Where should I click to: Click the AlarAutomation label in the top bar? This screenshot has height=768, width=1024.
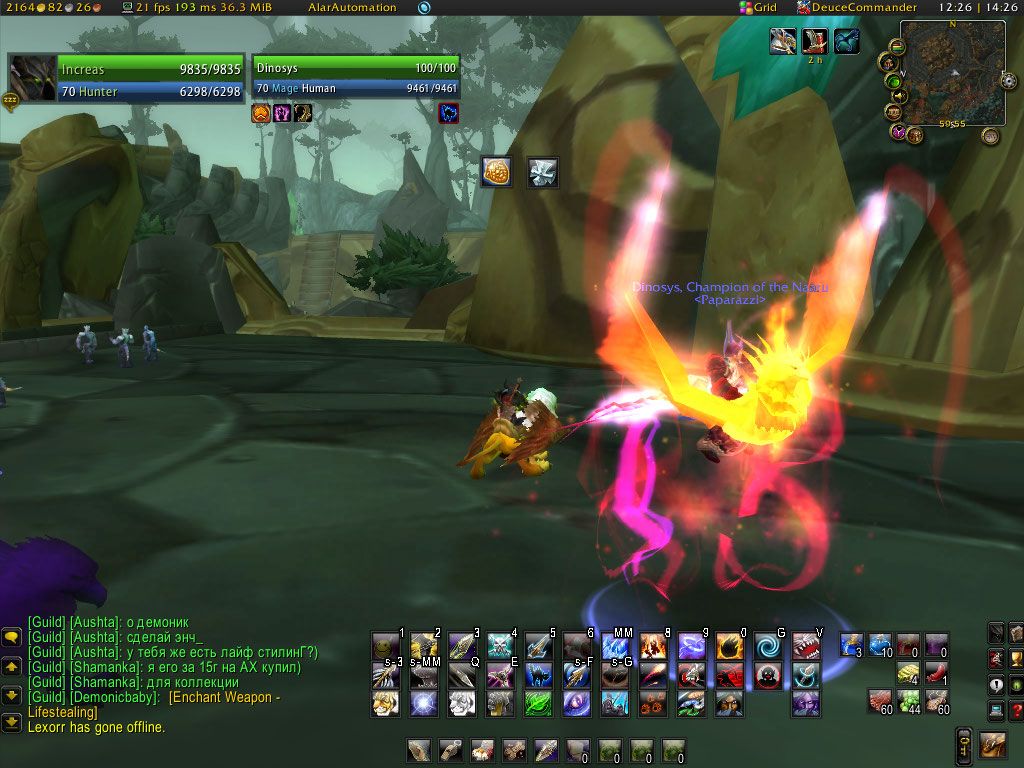pyautogui.click(x=351, y=7)
